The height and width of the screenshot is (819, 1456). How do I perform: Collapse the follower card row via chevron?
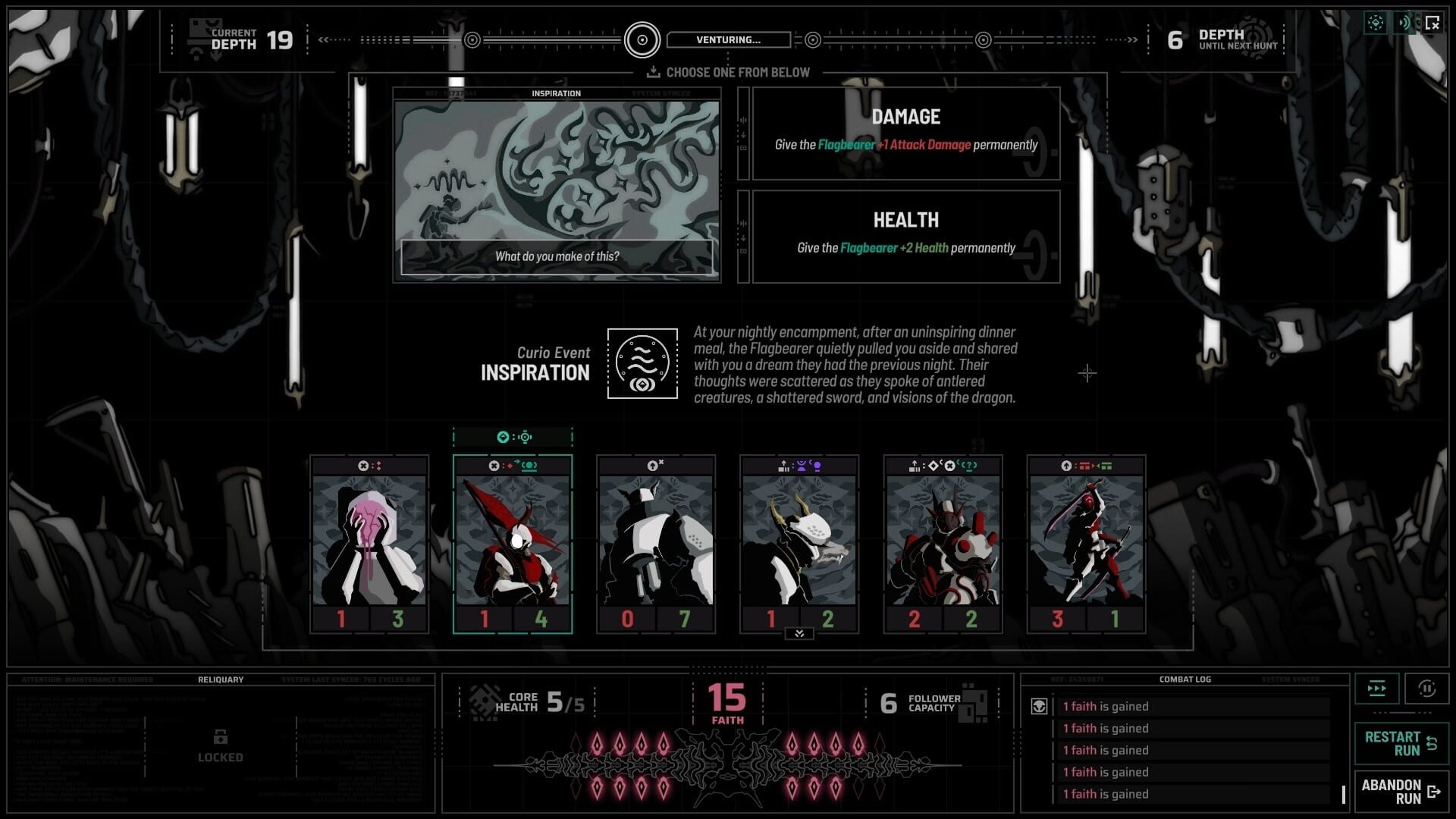click(x=799, y=633)
